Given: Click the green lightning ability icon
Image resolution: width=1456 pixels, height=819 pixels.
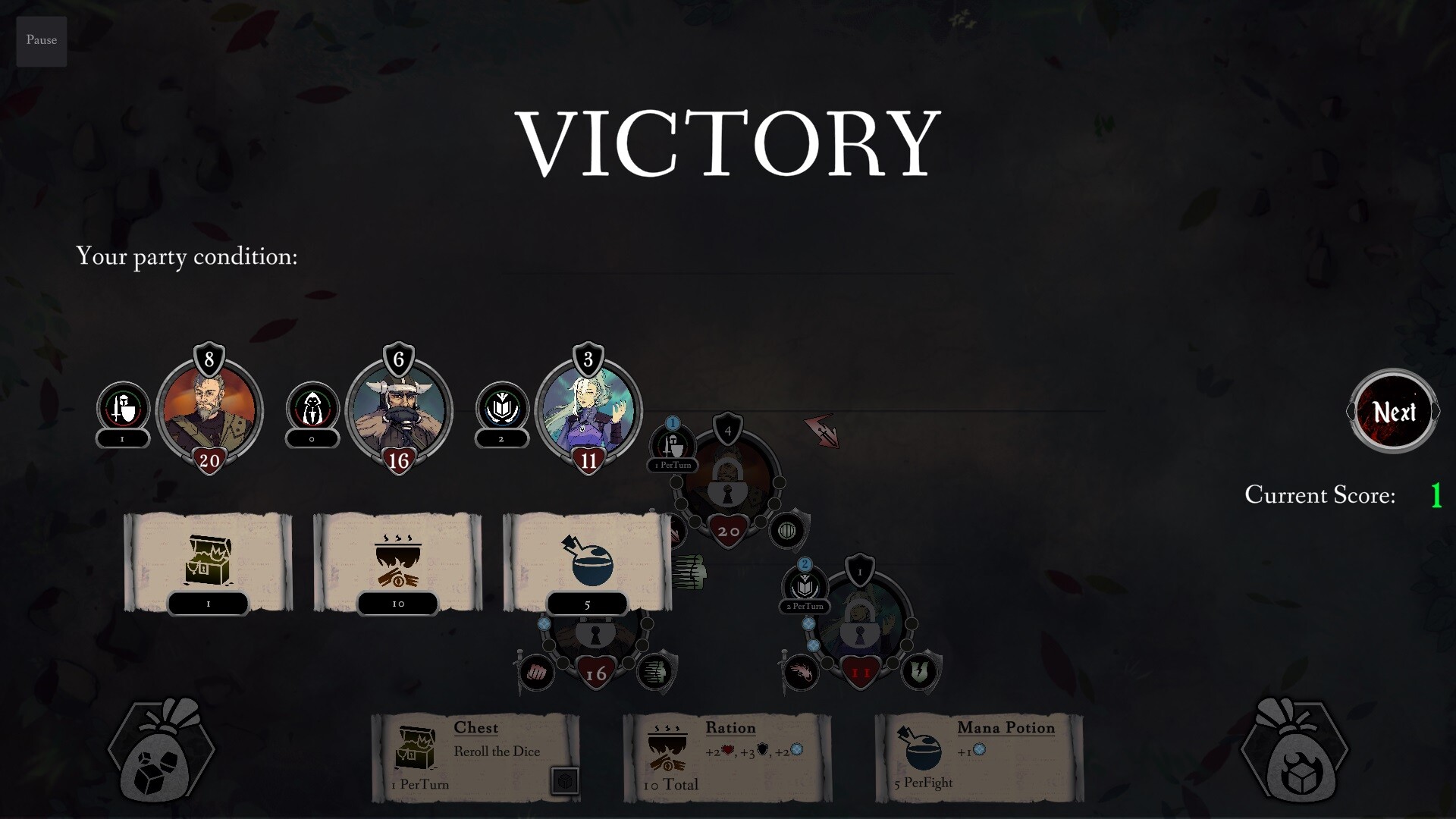Looking at the screenshot, I should (x=920, y=672).
